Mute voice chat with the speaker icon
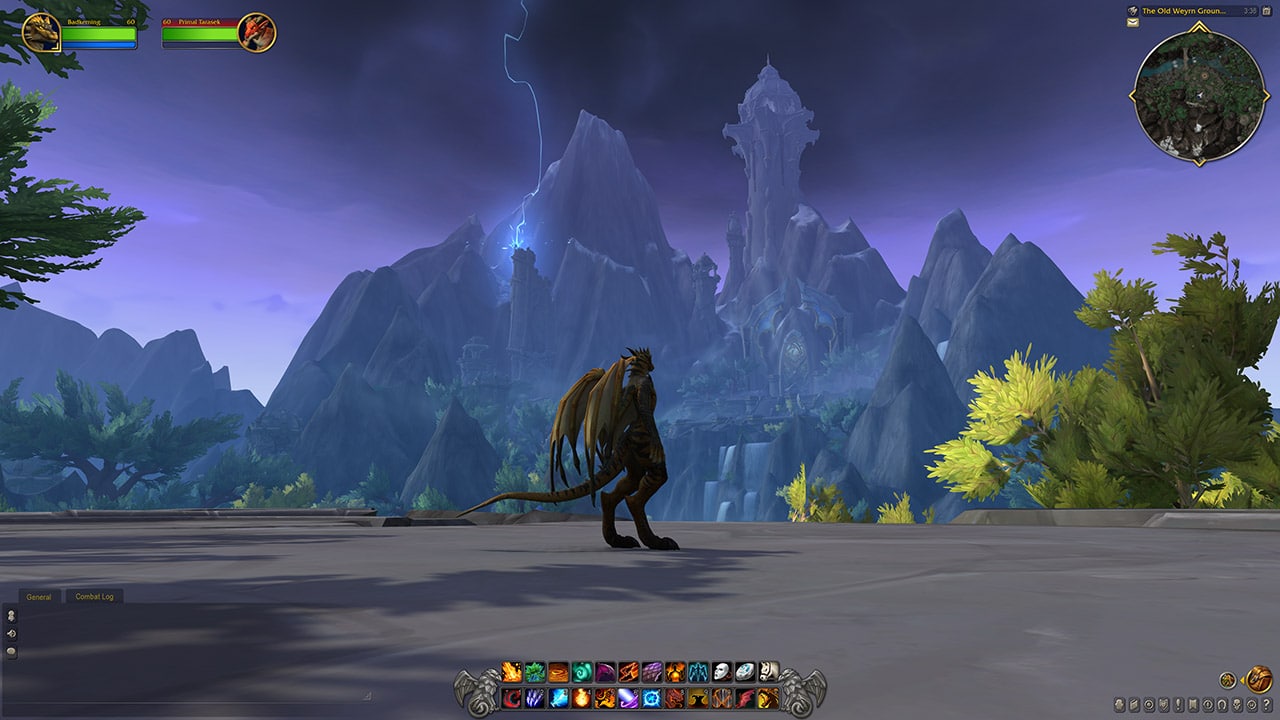 (x=10, y=632)
